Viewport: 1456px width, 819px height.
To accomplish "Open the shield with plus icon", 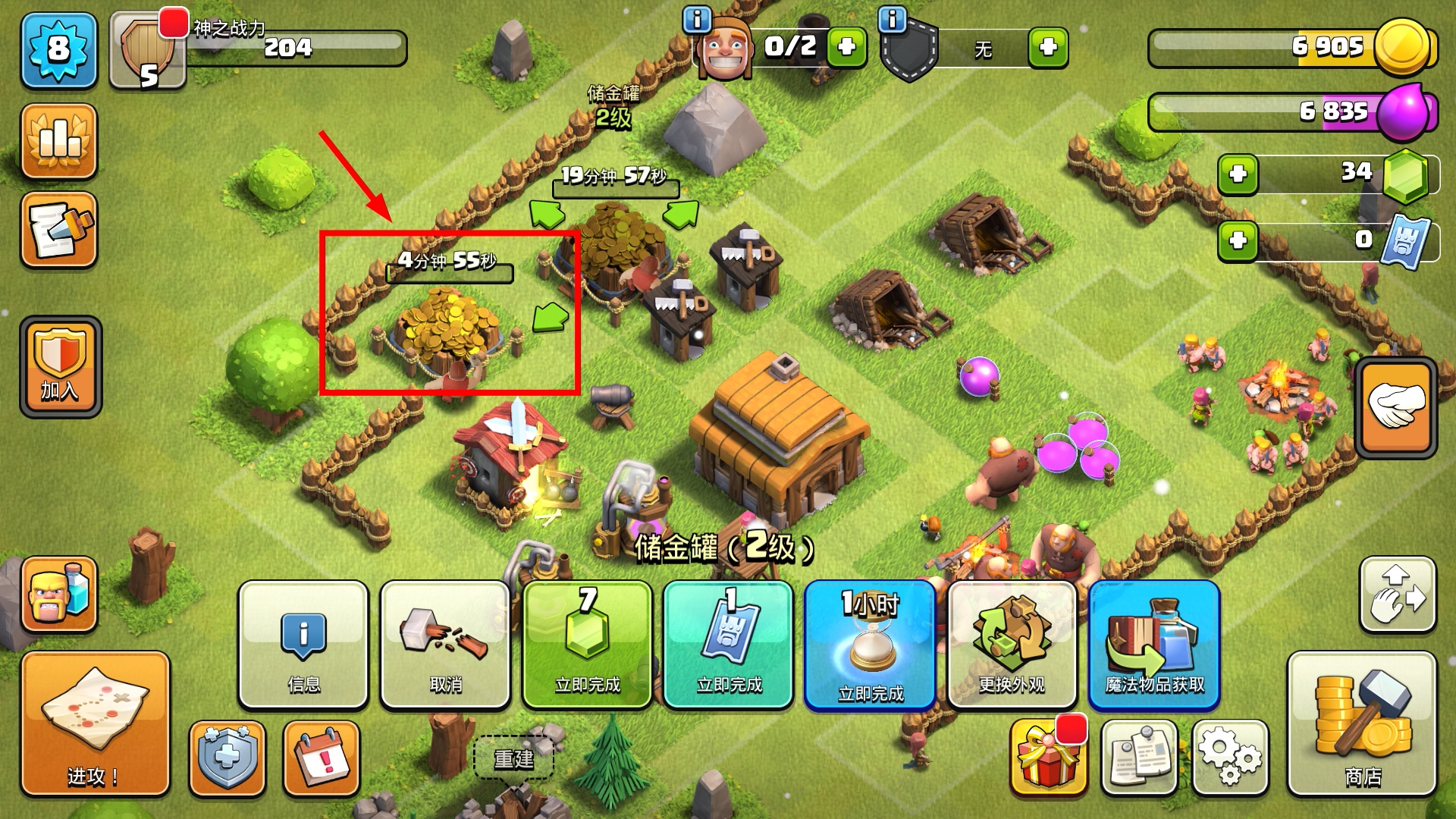I will point(227,758).
